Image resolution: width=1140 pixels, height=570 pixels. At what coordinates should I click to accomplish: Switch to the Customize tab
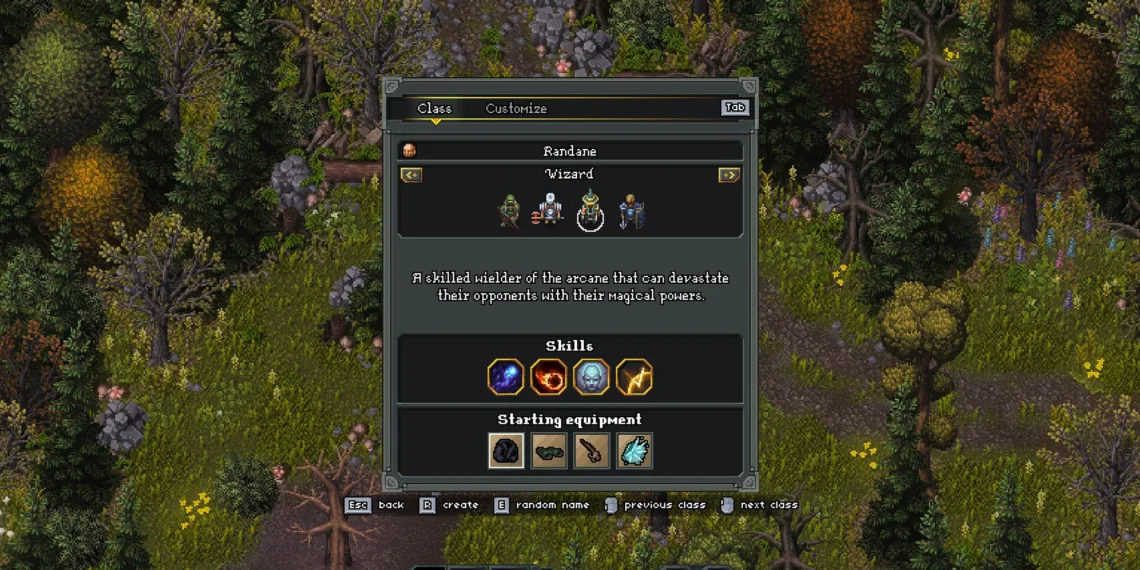516,109
